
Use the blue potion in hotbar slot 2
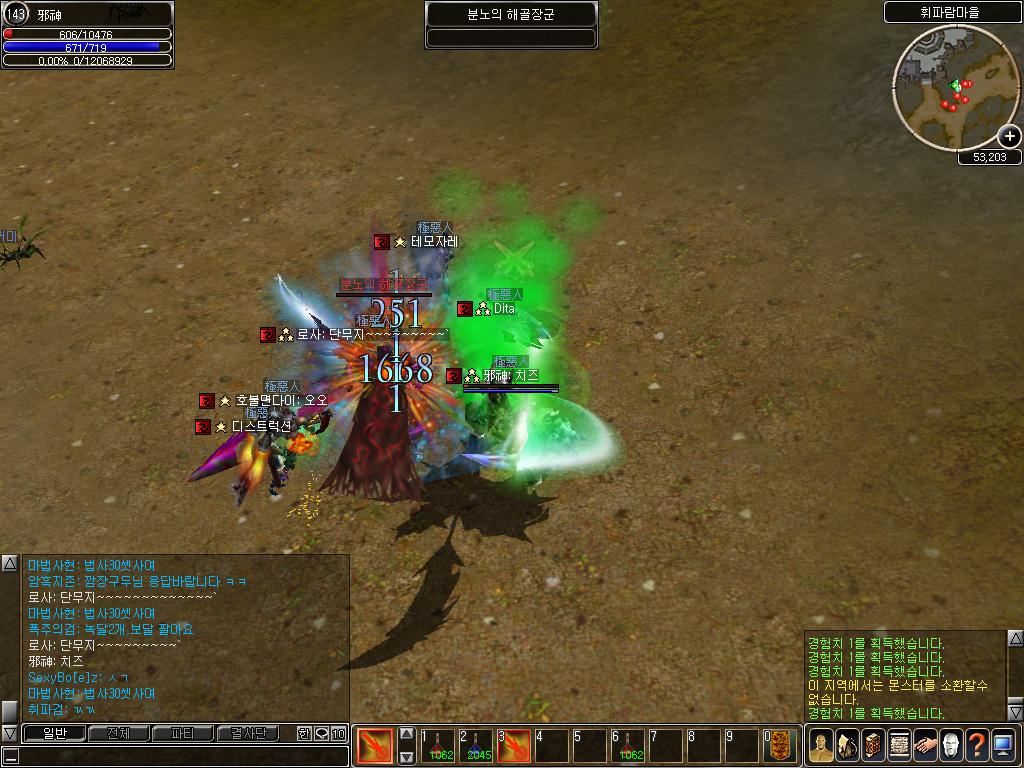476,746
